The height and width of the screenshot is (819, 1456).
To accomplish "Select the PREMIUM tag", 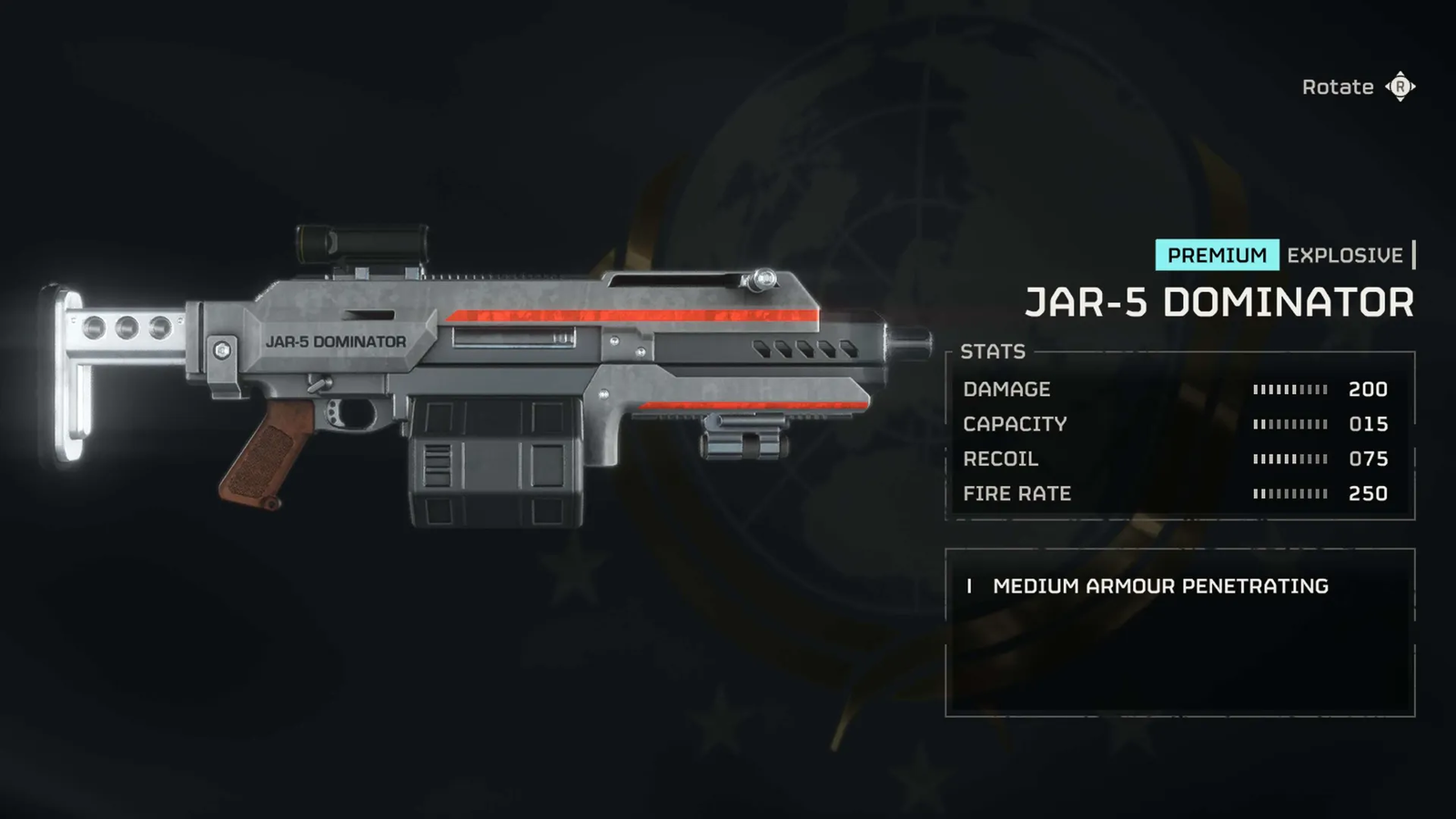I will (1218, 256).
